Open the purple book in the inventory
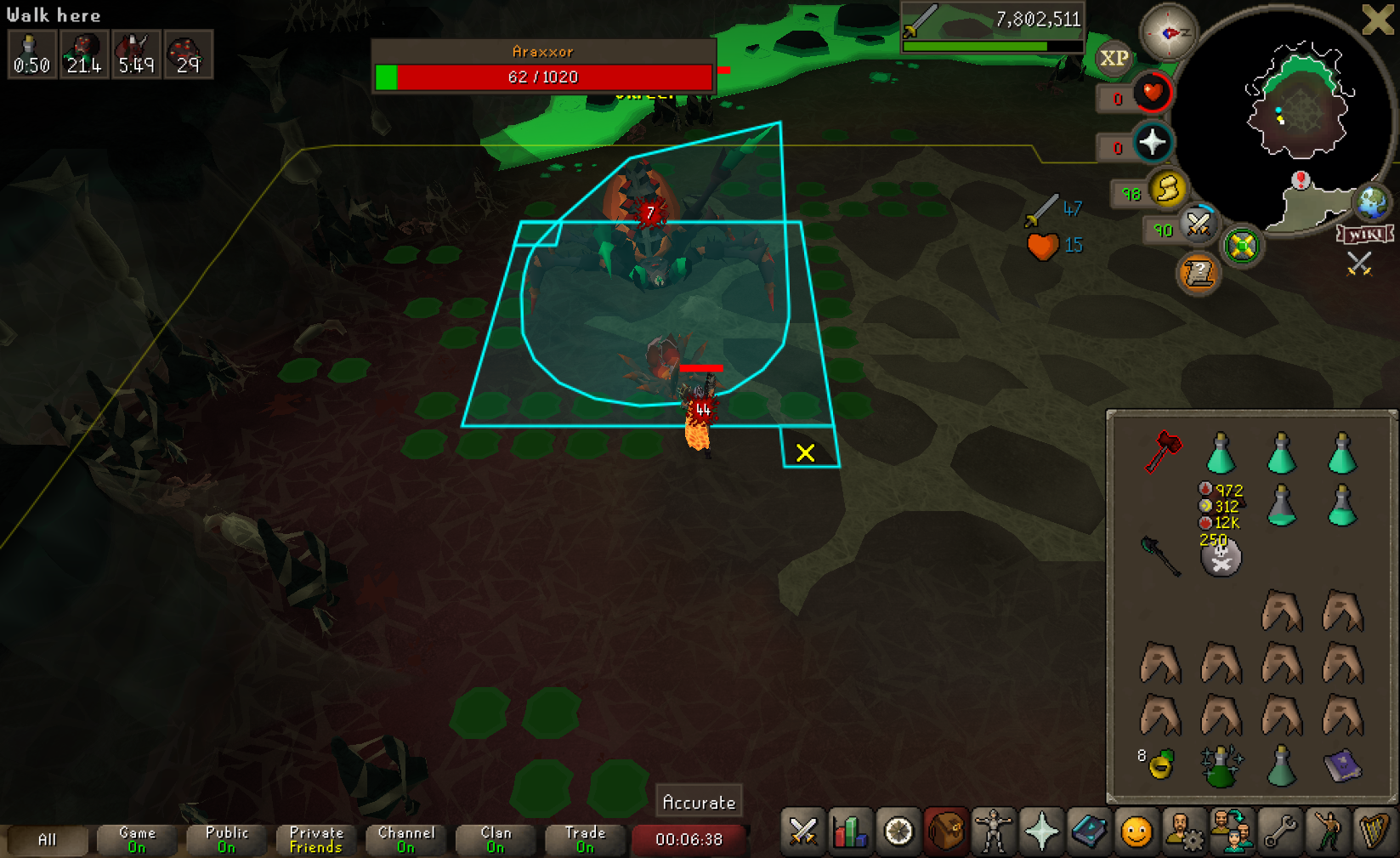Image resolution: width=1400 pixels, height=858 pixels. (x=1342, y=765)
